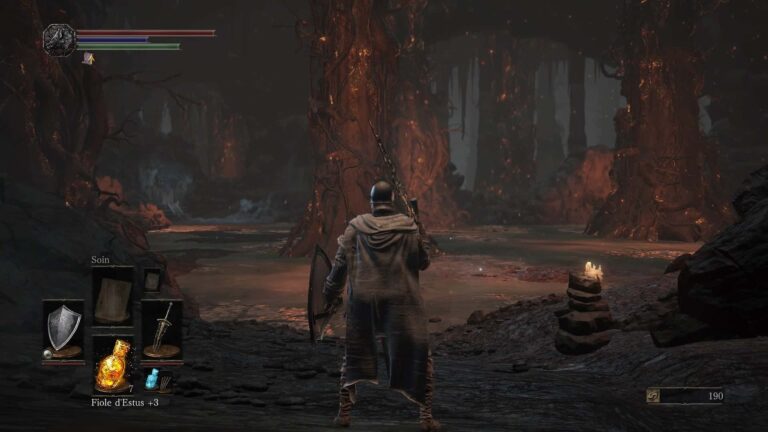Select the Estus Flask item slot

click(x=112, y=366)
